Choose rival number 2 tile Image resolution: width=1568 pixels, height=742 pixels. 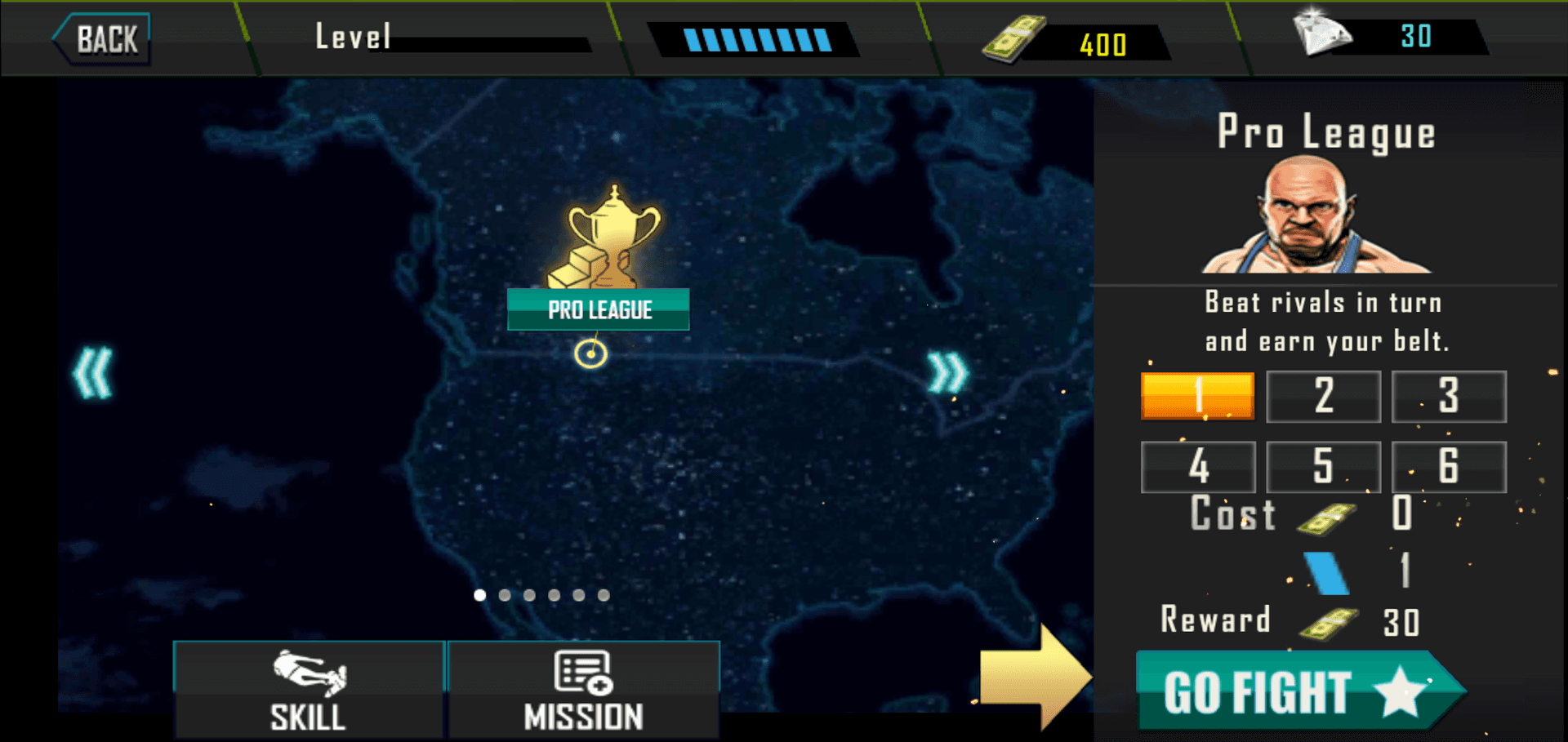click(1323, 396)
